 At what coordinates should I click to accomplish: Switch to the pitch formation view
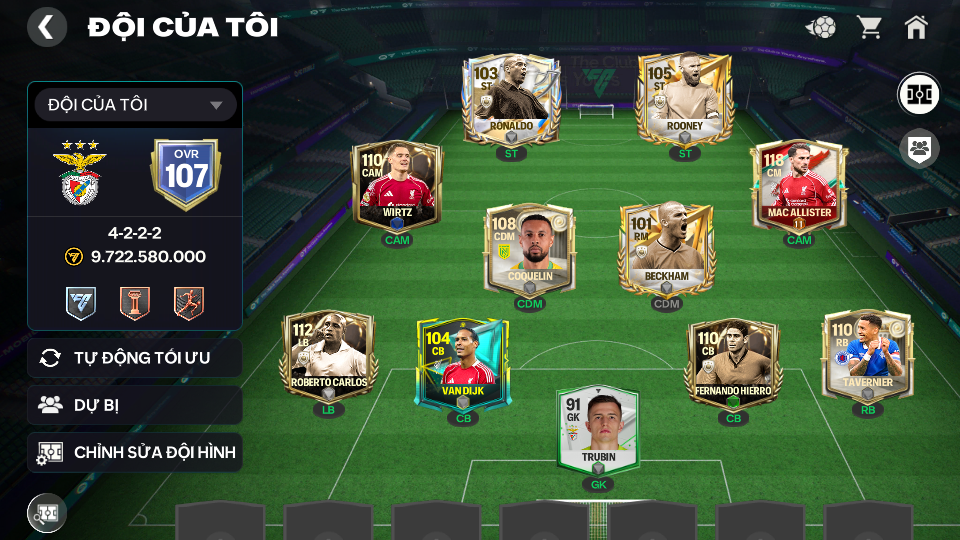pos(917,93)
